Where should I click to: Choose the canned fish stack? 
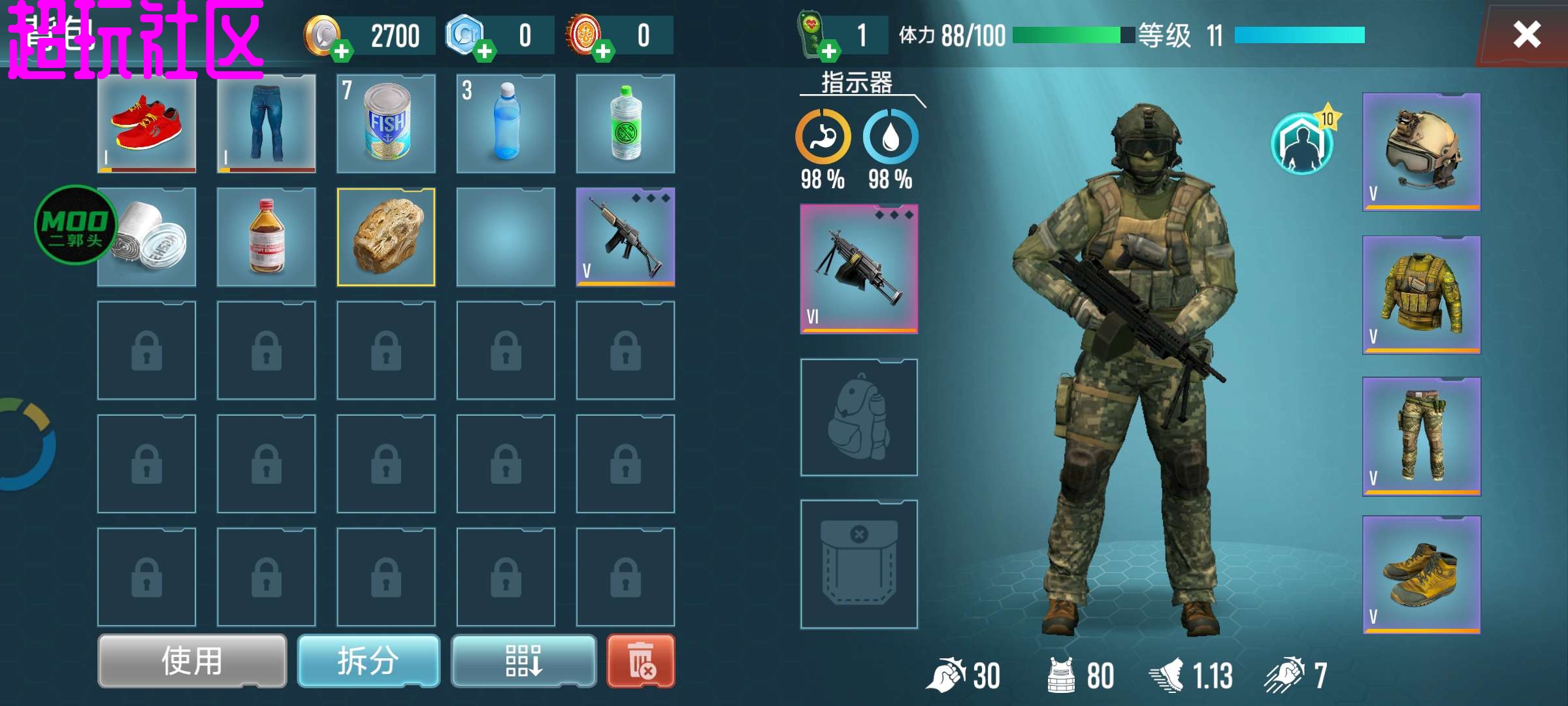click(386, 124)
